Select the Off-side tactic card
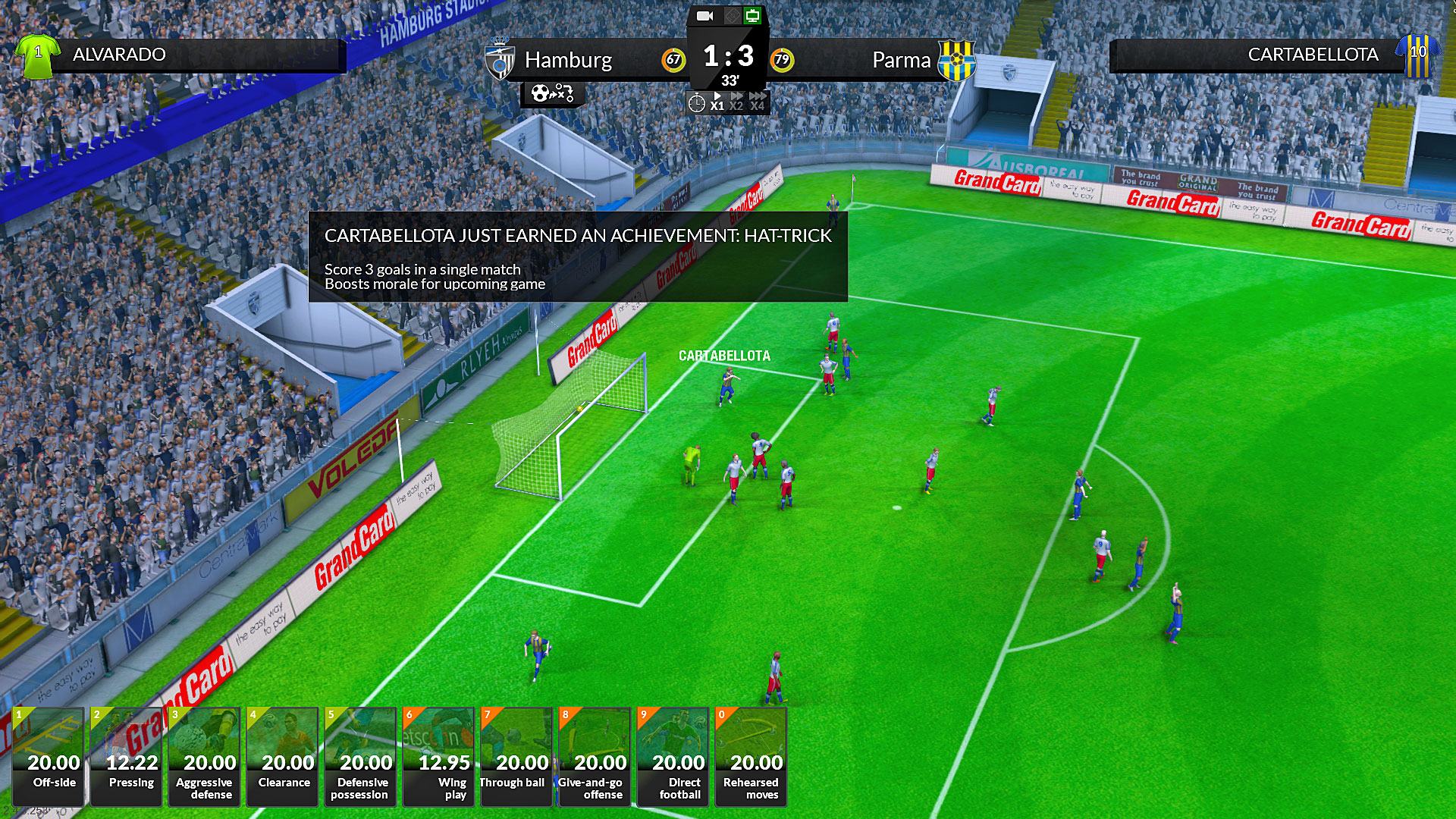Image resolution: width=1456 pixels, height=819 pixels. click(x=49, y=756)
